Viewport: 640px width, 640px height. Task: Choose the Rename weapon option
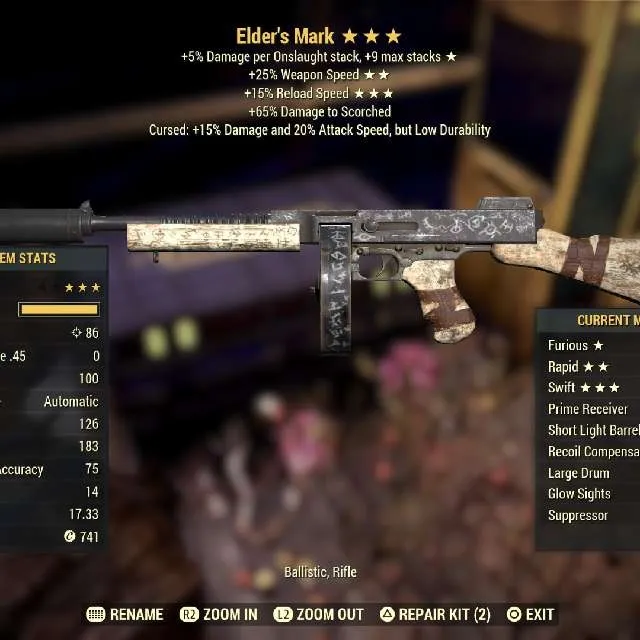[125, 614]
